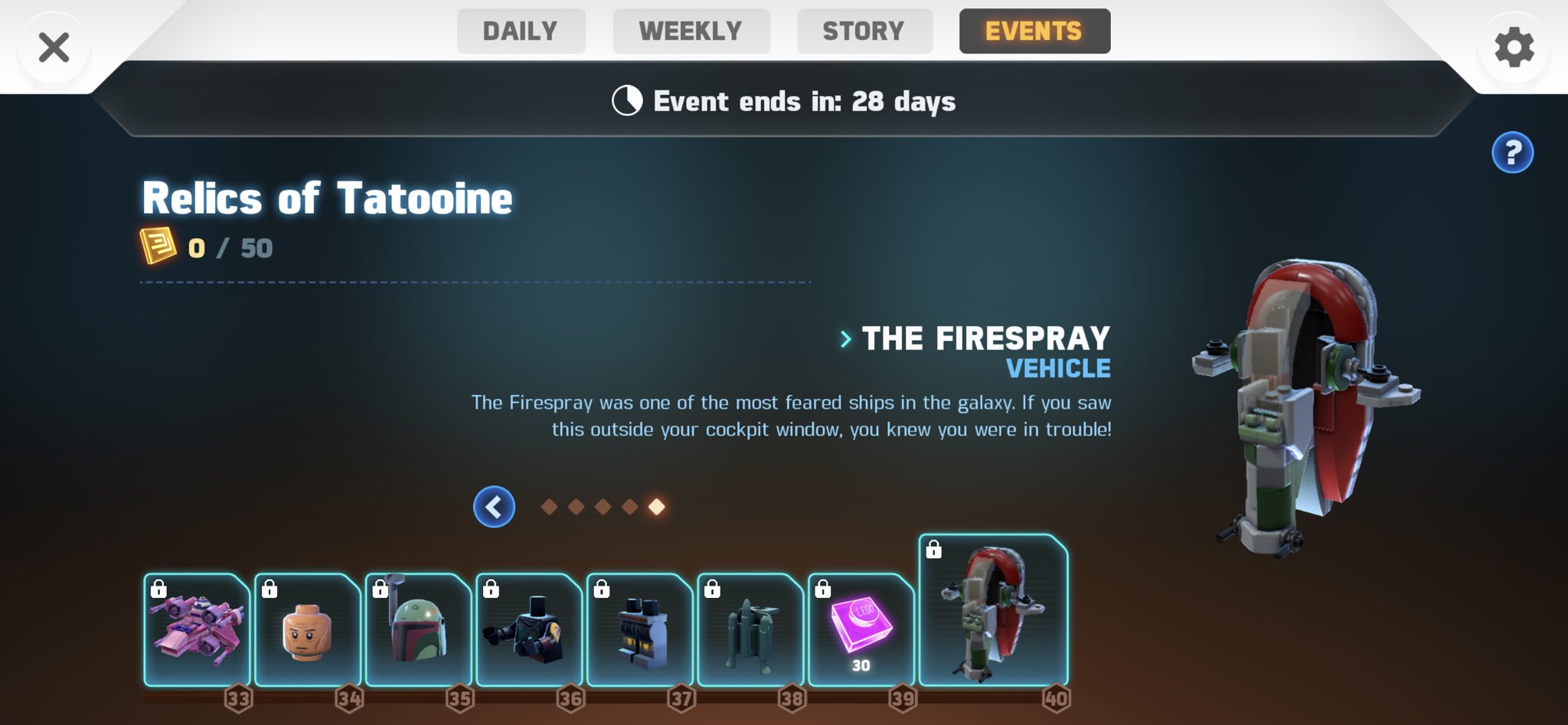Select the Boba Fett helmet reward
Image resolution: width=1568 pixels, height=725 pixels.
(x=418, y=629)
